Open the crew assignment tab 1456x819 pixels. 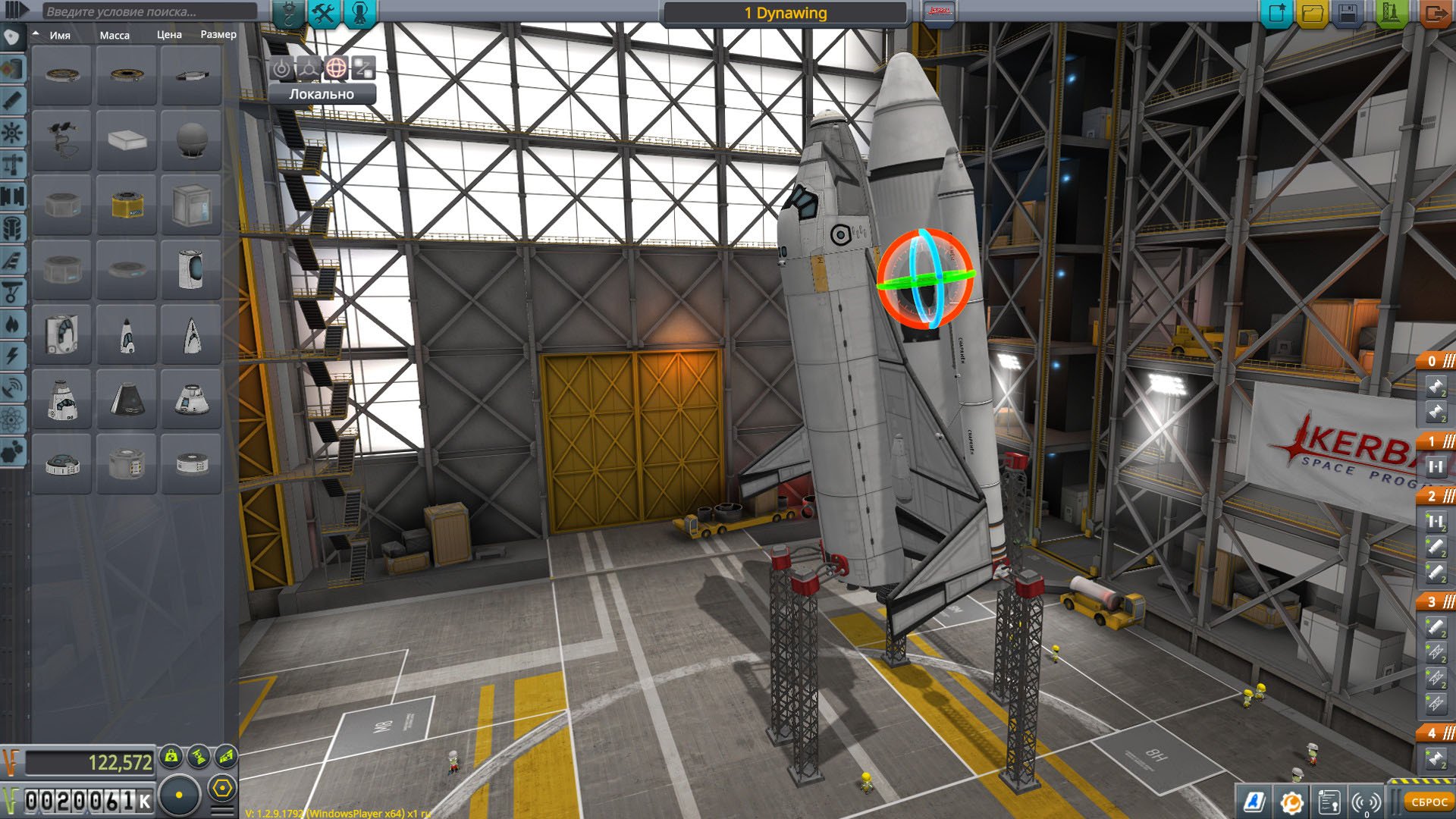[x=359, y=13]
